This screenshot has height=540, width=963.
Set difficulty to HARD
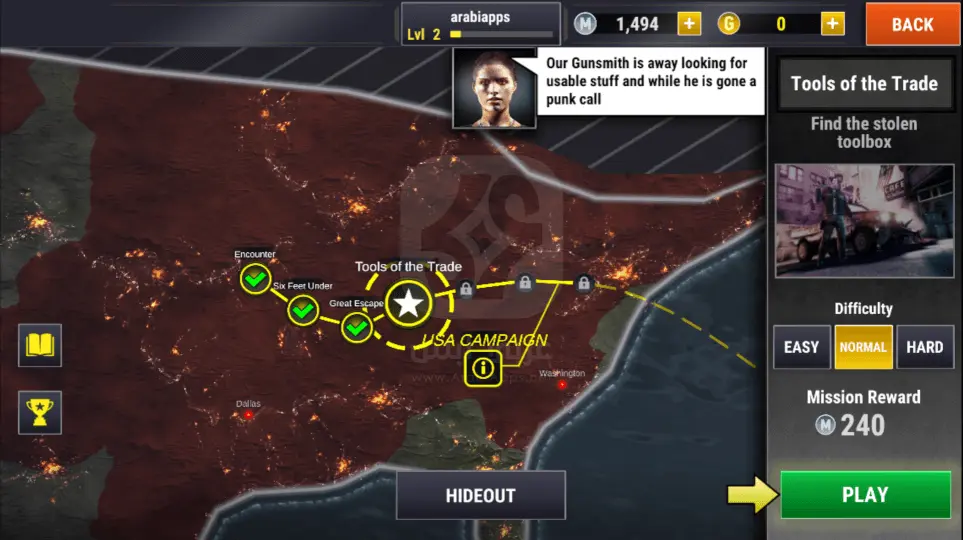coord(924,347)
